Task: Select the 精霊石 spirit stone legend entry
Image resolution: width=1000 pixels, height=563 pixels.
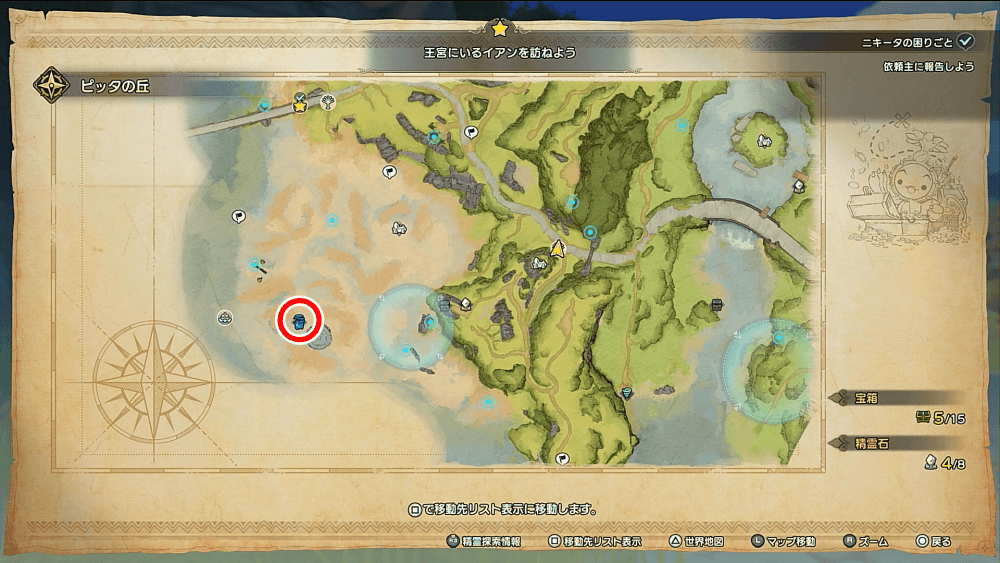Action: 868,440
